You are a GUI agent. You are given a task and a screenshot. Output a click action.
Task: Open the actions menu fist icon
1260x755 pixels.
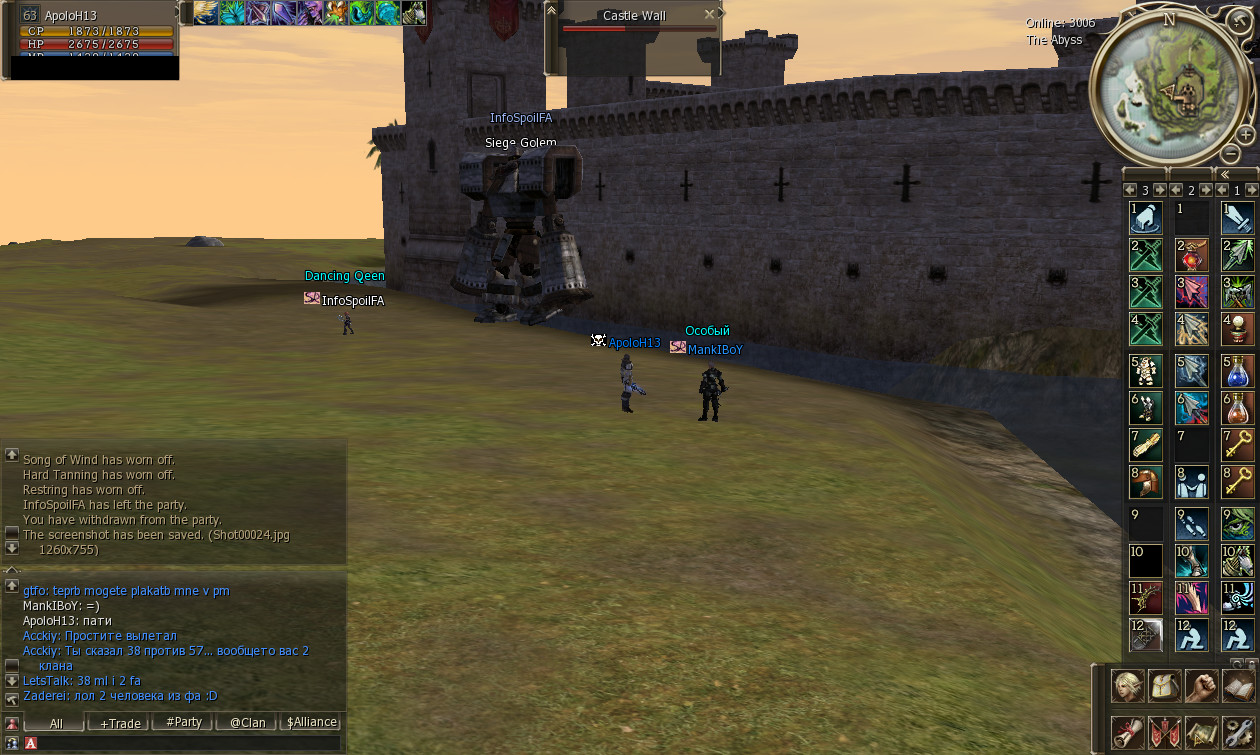pyautogui.click(x=1202, y=686)
